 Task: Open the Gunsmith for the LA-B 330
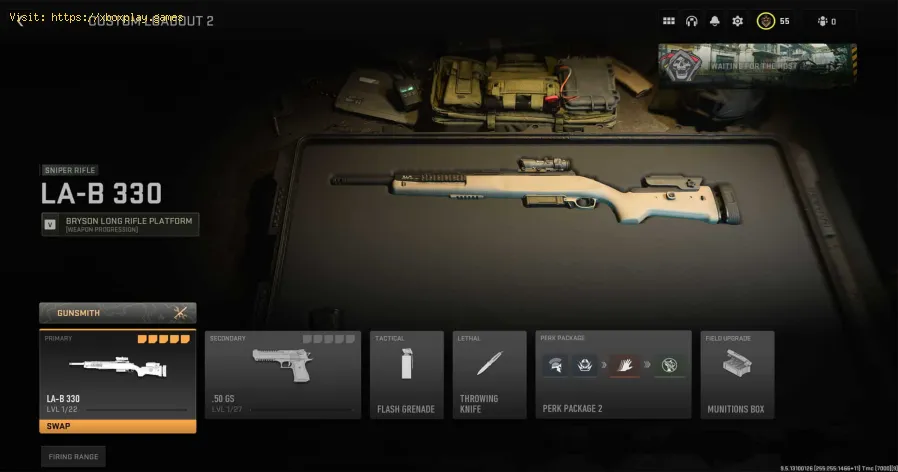click(x=117, y=313)
